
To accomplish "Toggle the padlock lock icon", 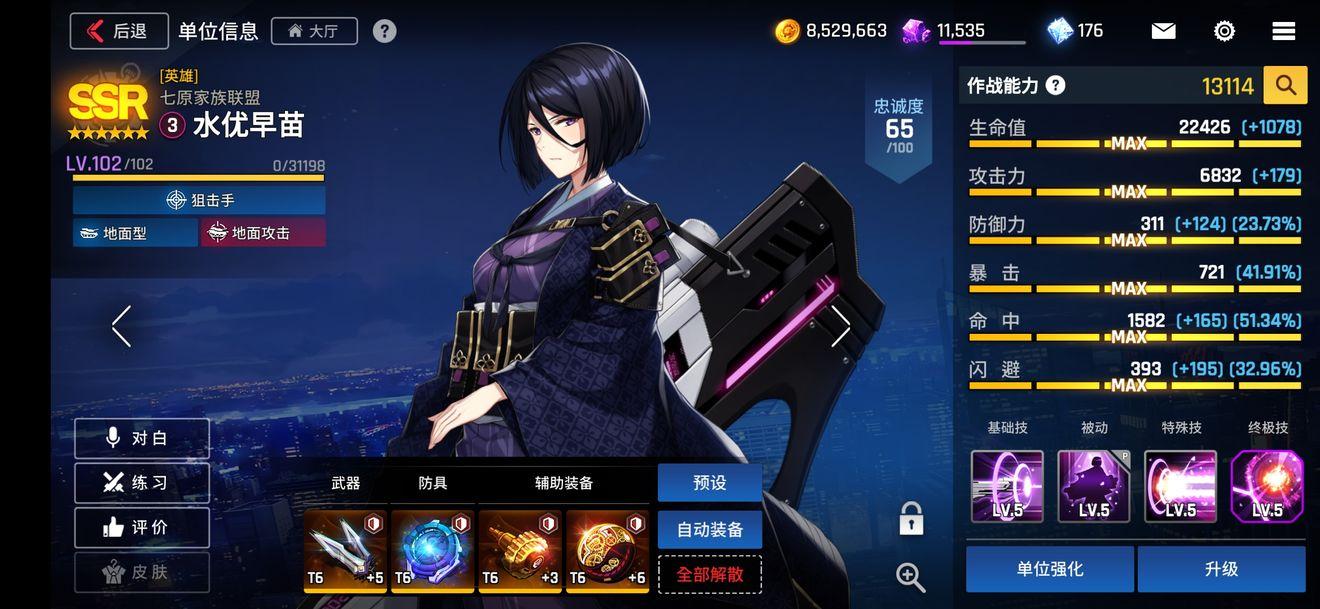I will point(910,519).
